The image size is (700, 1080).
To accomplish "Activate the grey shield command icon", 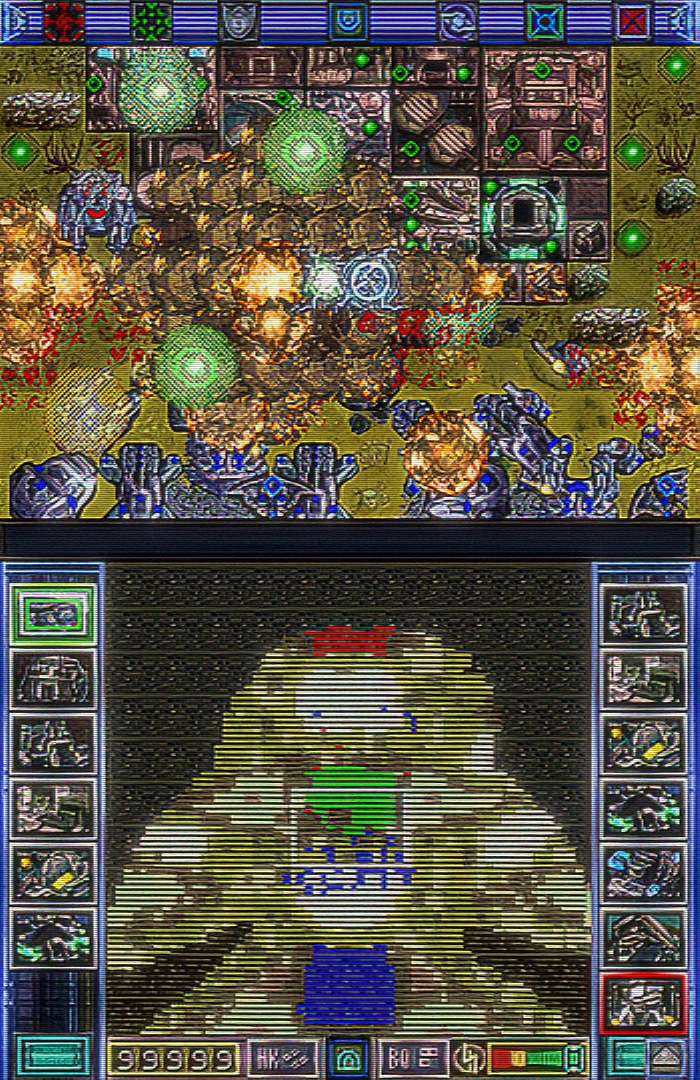I will point(238,20).
